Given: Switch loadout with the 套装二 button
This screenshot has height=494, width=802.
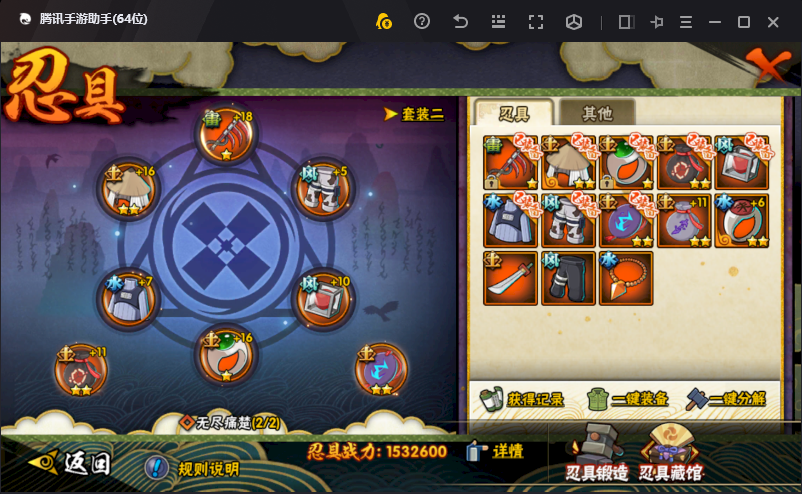Looking at the screenshot, I should tap(415, 114).
